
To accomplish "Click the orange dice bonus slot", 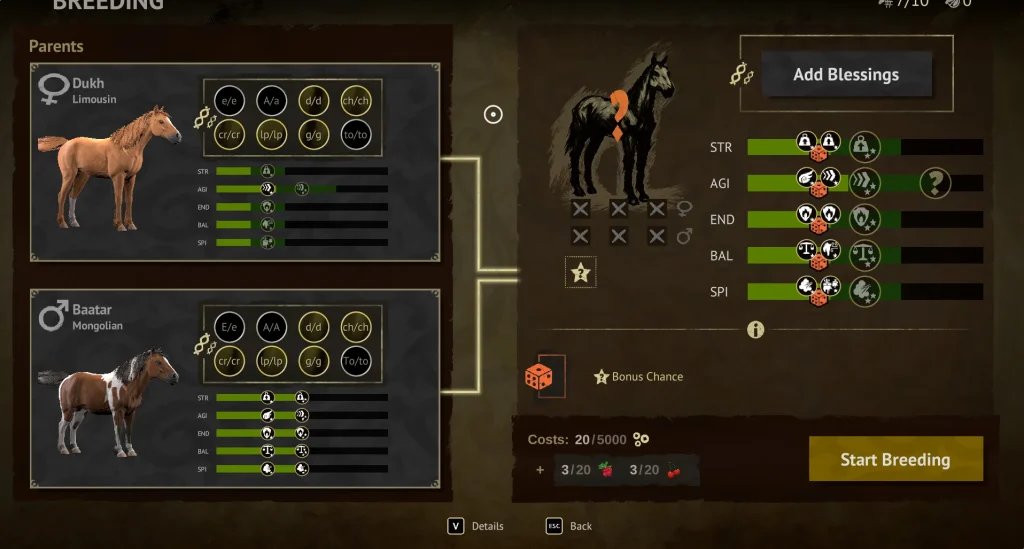I will click(539, 376).
